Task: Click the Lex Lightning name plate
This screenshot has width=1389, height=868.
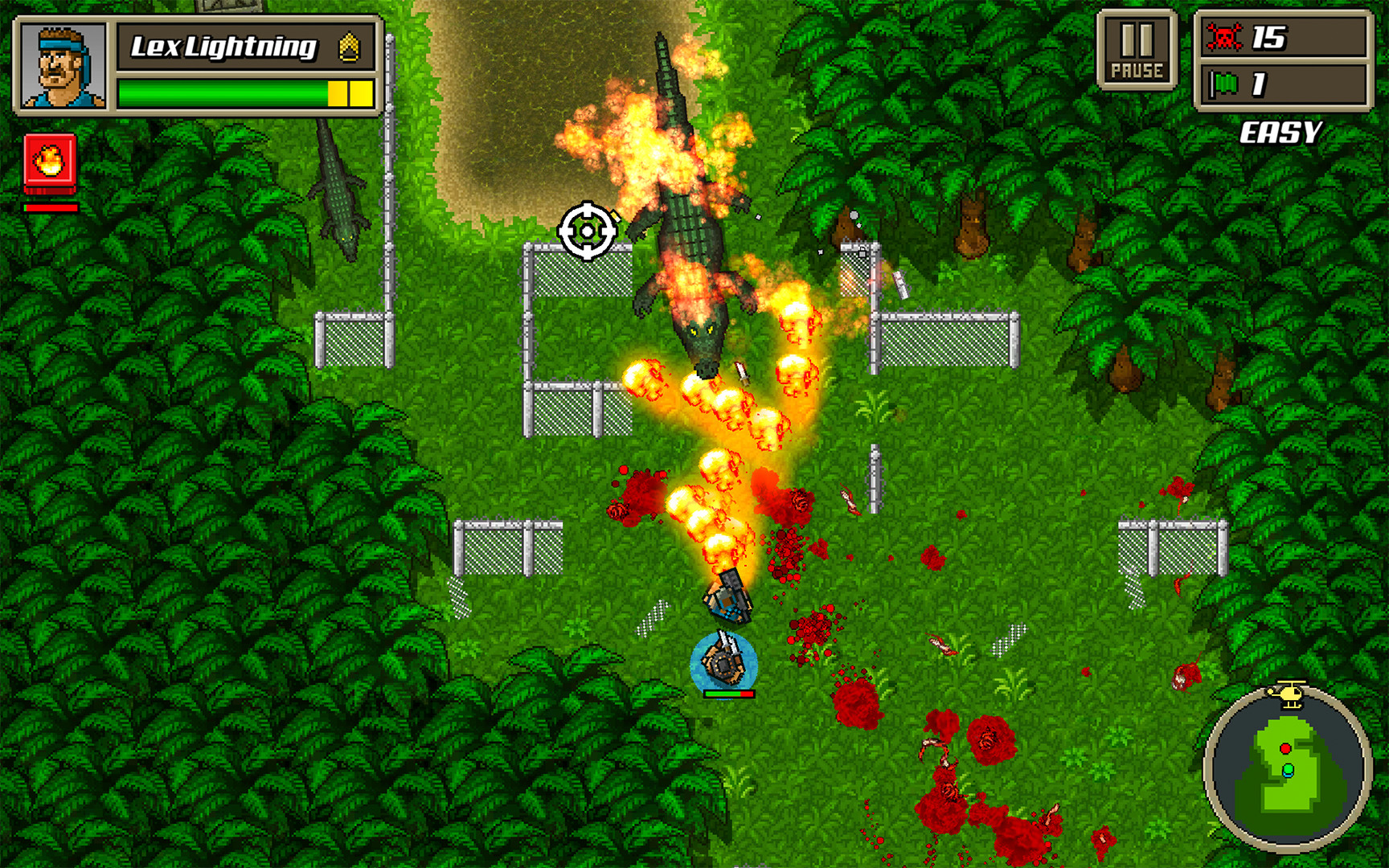Action: point(223,47)
